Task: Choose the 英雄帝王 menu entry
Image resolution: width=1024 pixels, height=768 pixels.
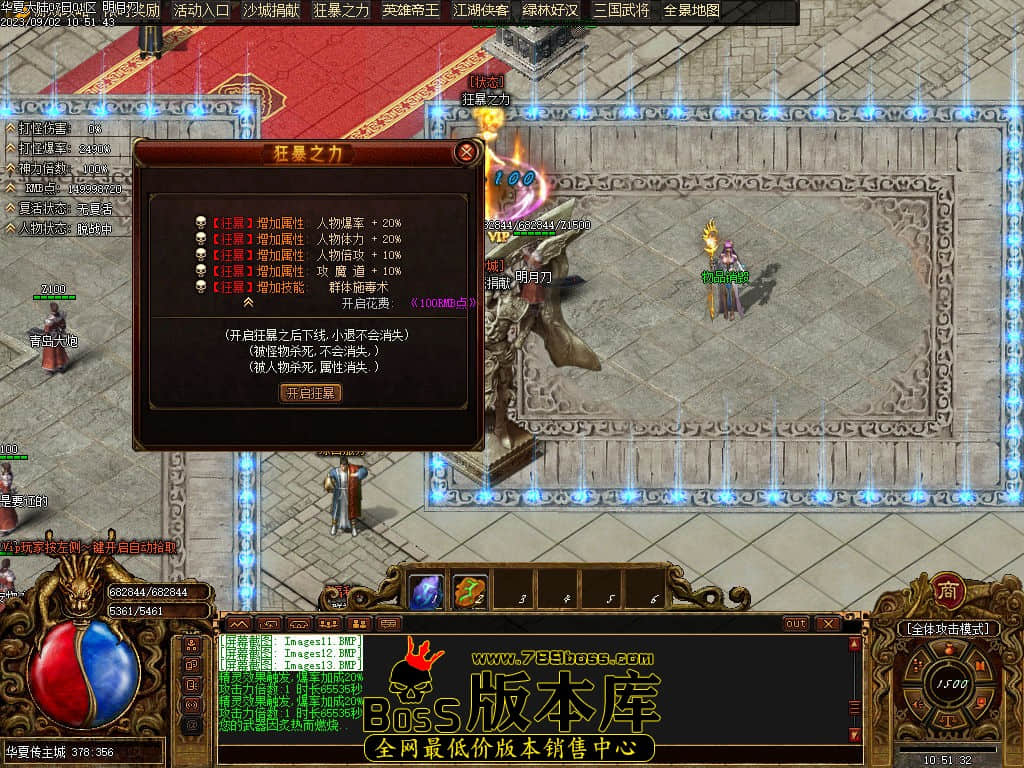Action: click(x=411, y=11)
